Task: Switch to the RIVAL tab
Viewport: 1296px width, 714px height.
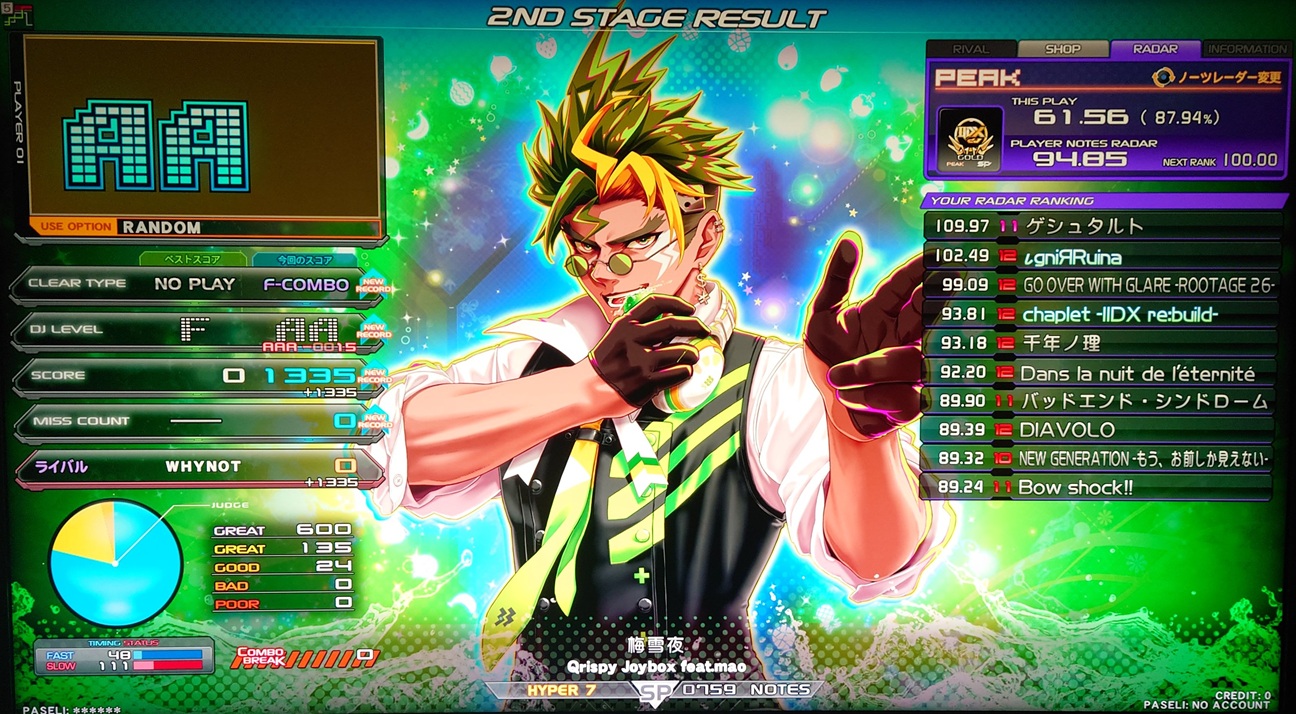Action: (x=970, y=49)
